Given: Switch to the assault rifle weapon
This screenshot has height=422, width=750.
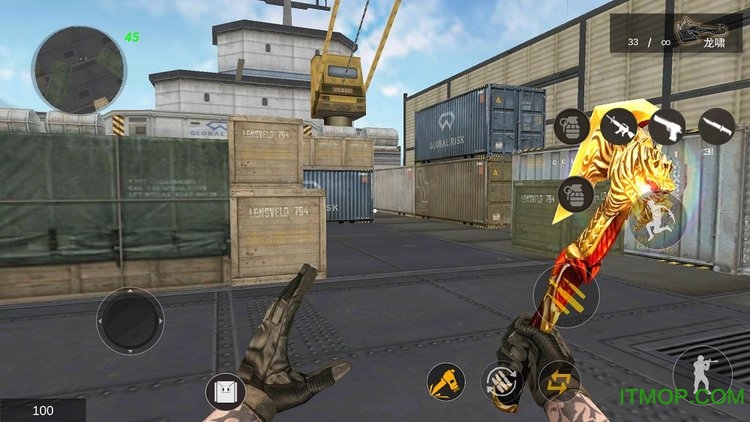Looking at the screenshot, I should click(619, 126).
